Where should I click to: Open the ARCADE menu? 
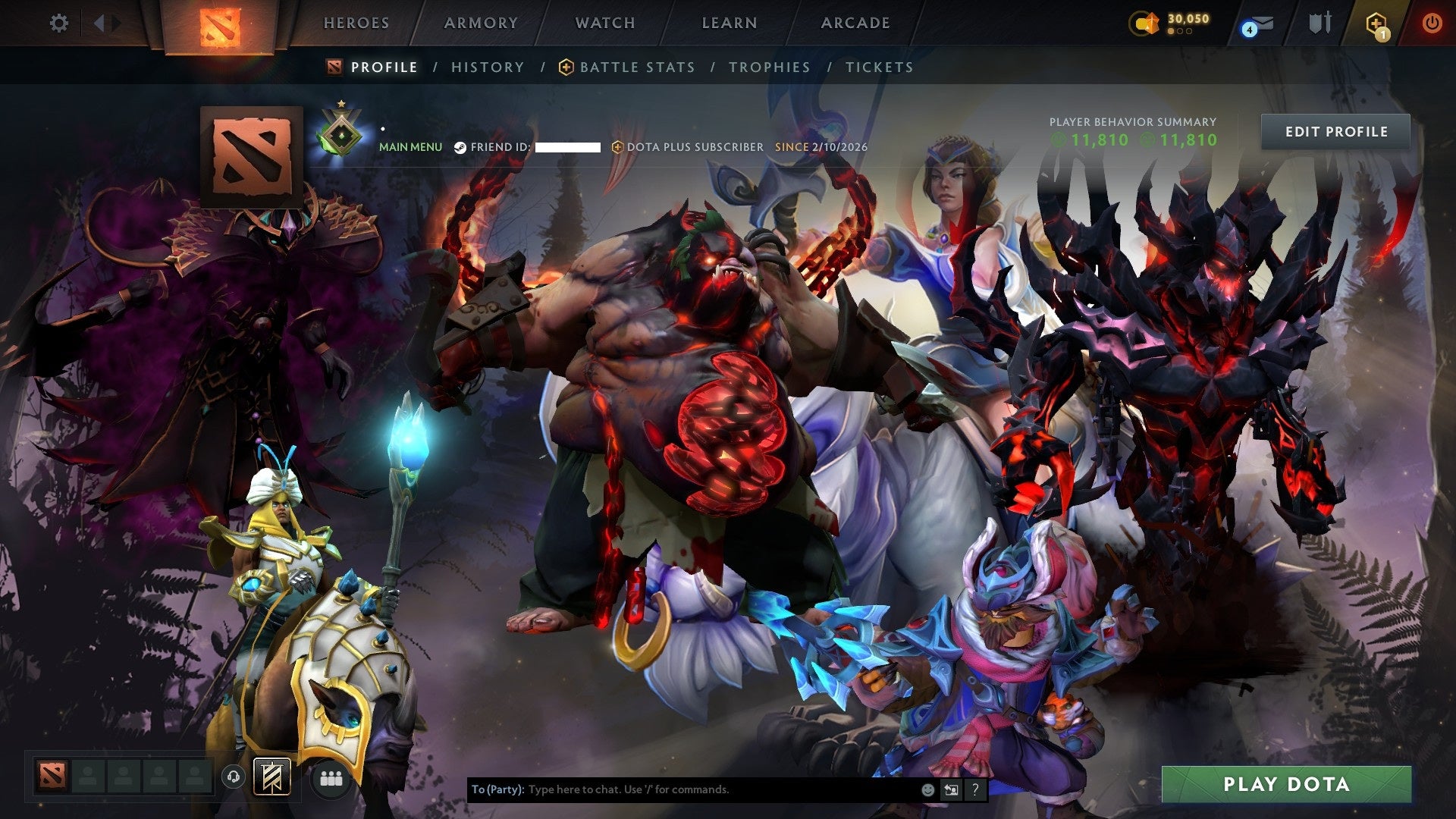pos(855,23)
